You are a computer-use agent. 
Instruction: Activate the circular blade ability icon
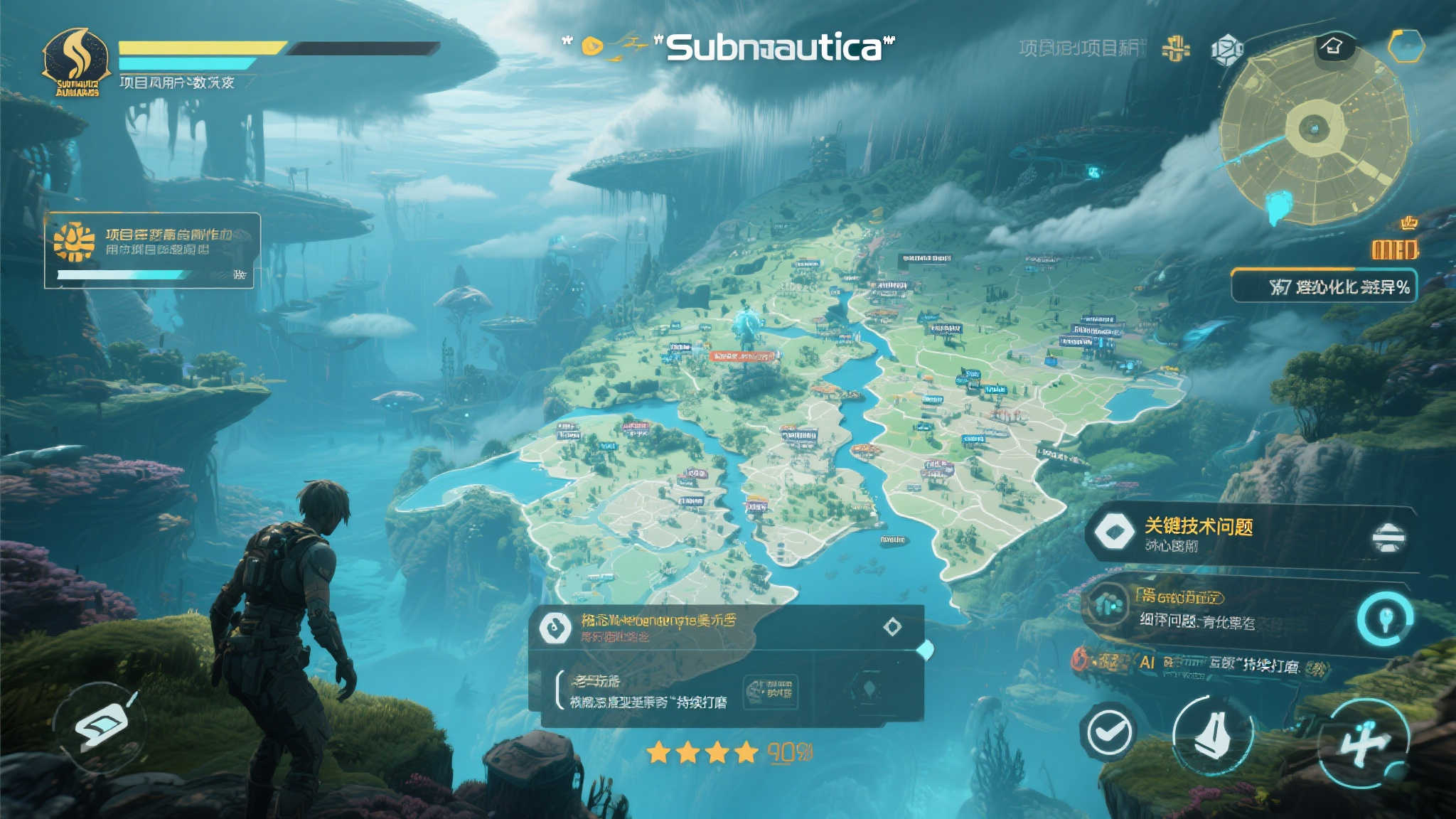[x=1212, y=735]
